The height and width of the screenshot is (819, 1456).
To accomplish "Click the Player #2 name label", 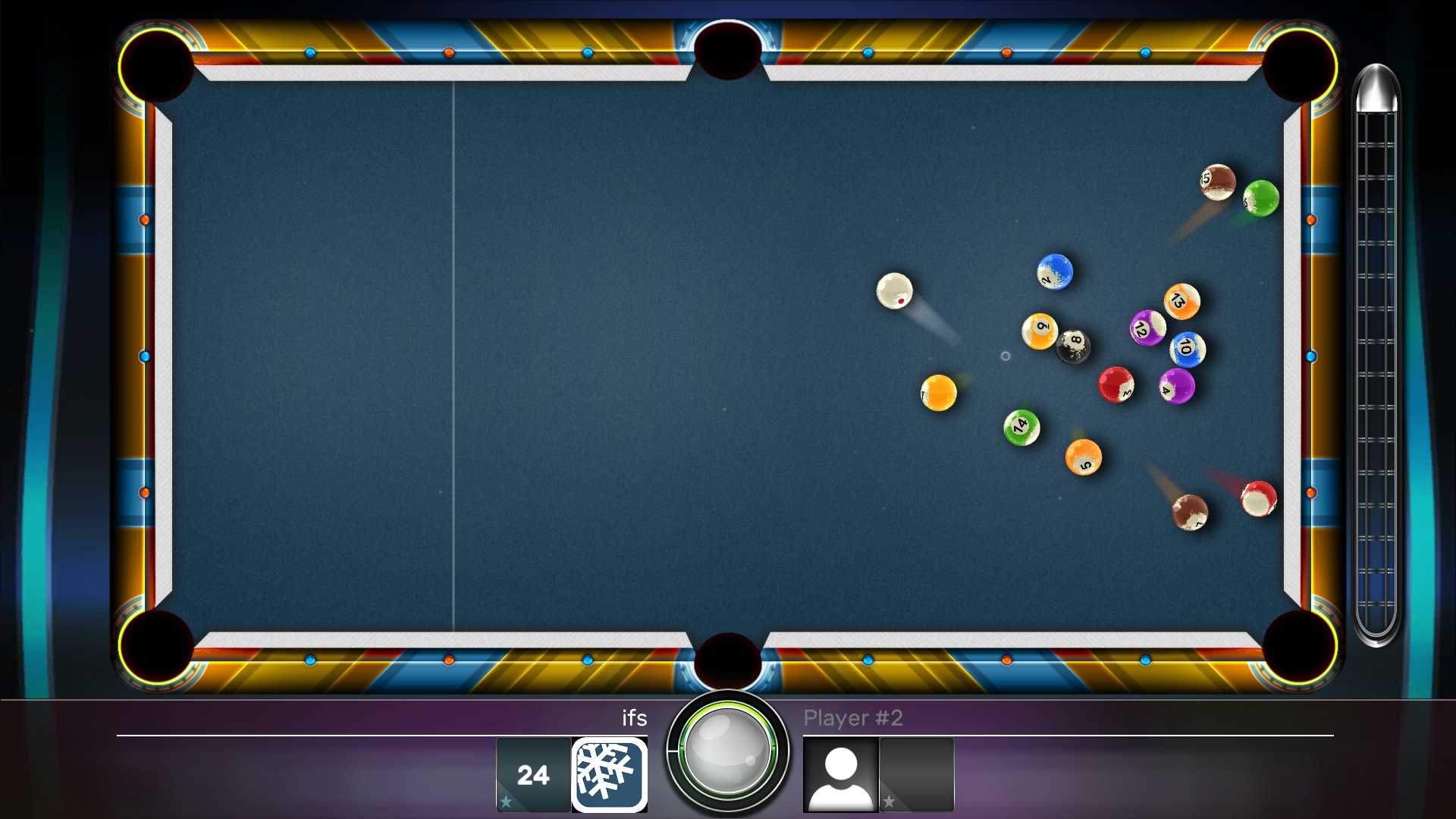I will pos(855,719).
